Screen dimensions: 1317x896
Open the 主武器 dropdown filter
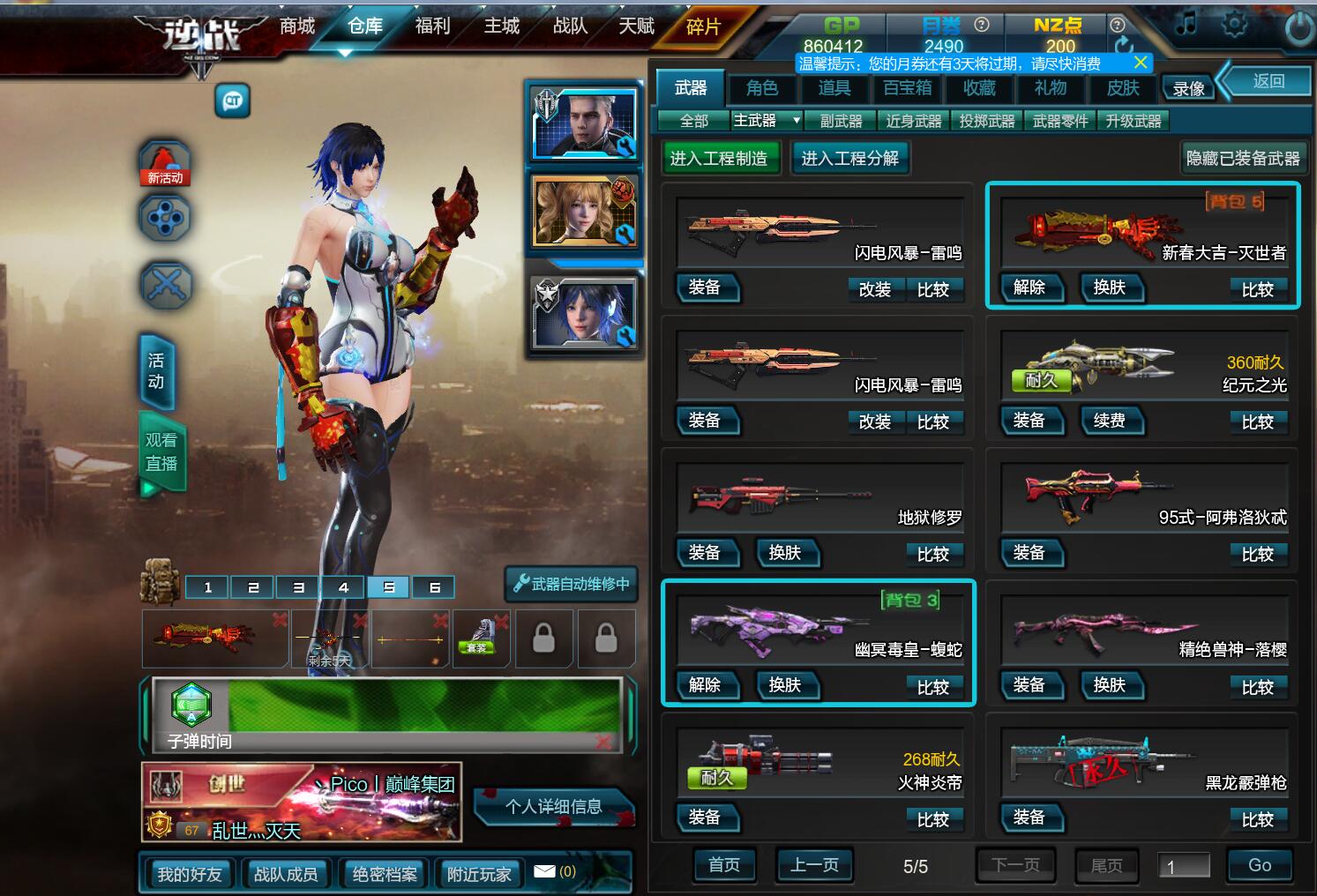[767, 121]
